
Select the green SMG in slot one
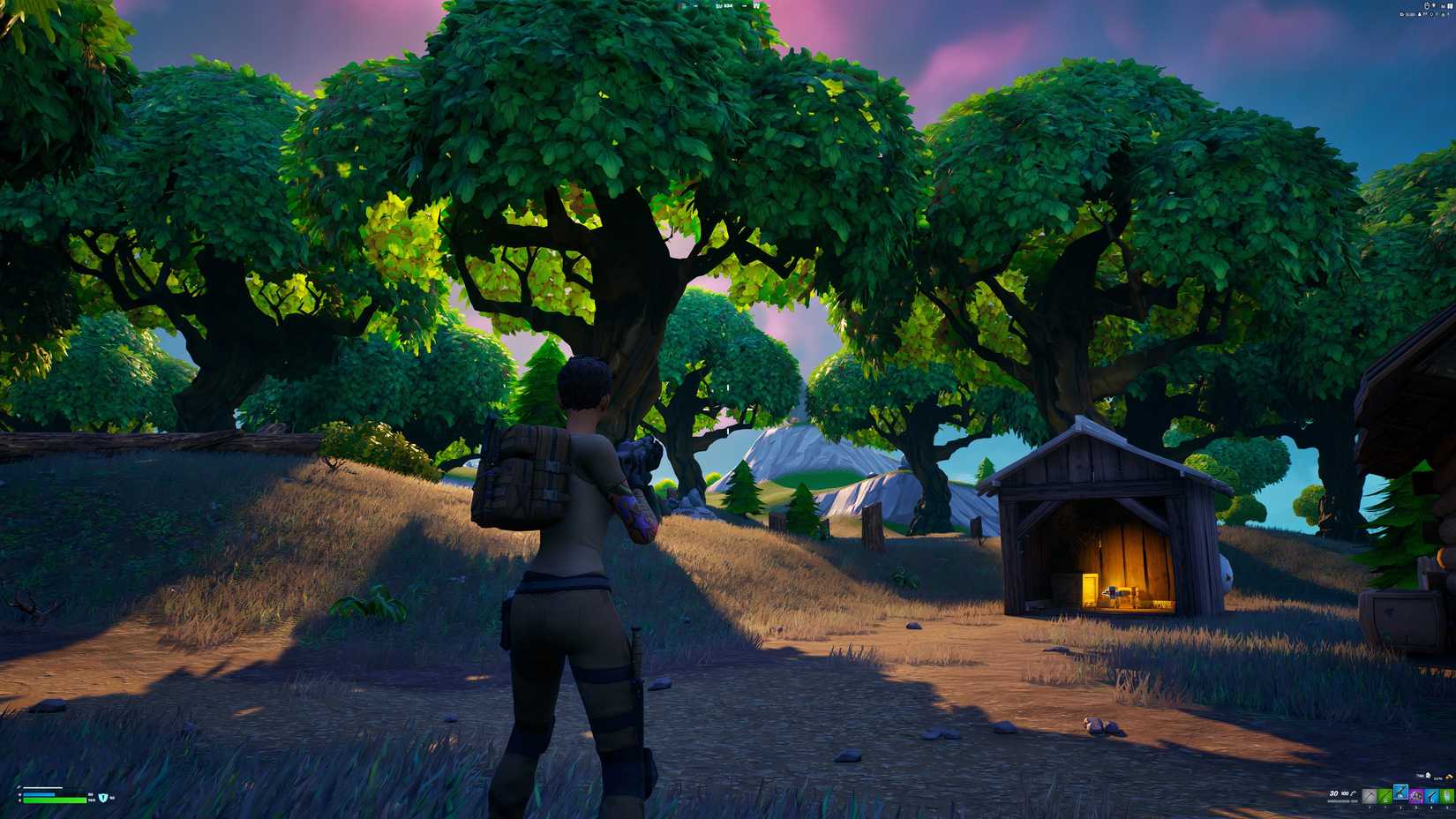pyautogui.click(x=1386, y=795)
